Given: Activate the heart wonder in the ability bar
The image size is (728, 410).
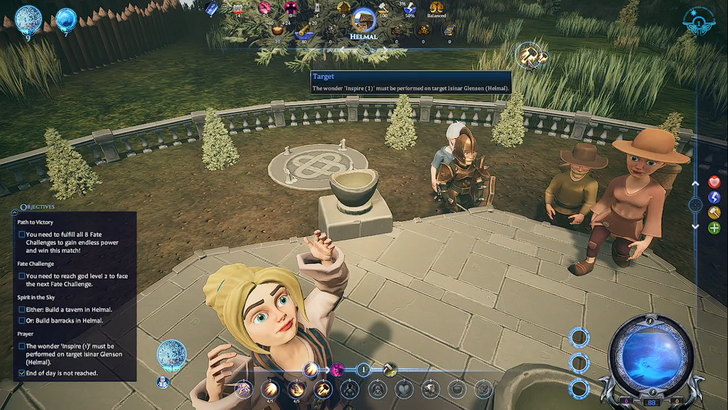Looking at the screenshot, I should pos(405,388).
